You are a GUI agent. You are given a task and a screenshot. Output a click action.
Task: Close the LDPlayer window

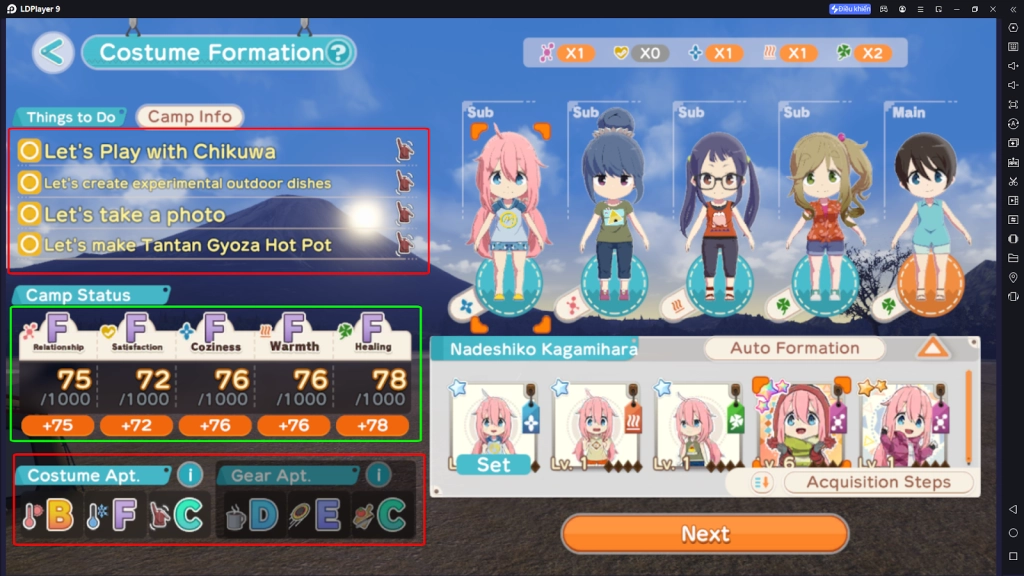[x=993, y=9]
